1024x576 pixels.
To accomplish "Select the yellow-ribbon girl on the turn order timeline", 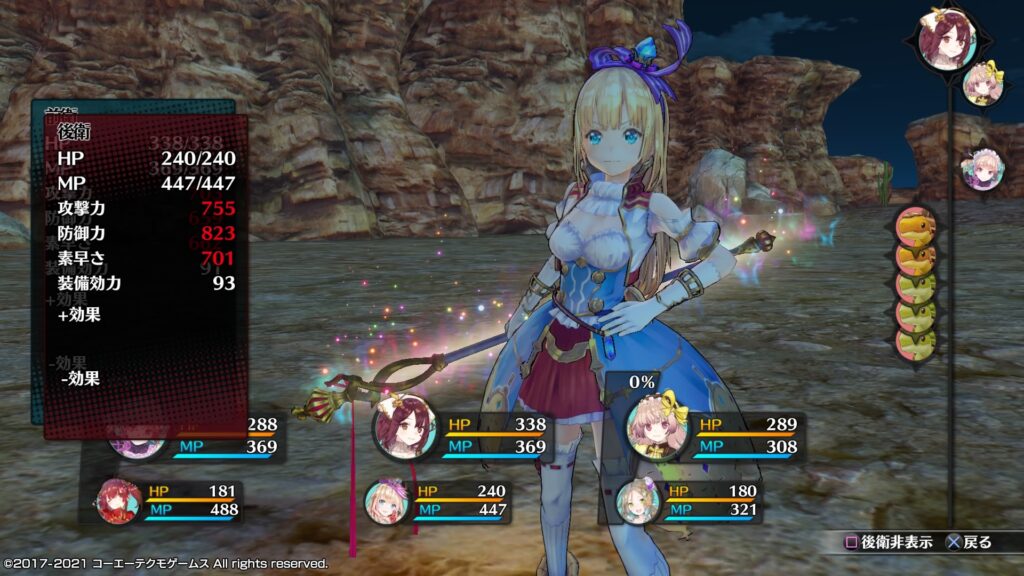I will click(x=984, y=84).
